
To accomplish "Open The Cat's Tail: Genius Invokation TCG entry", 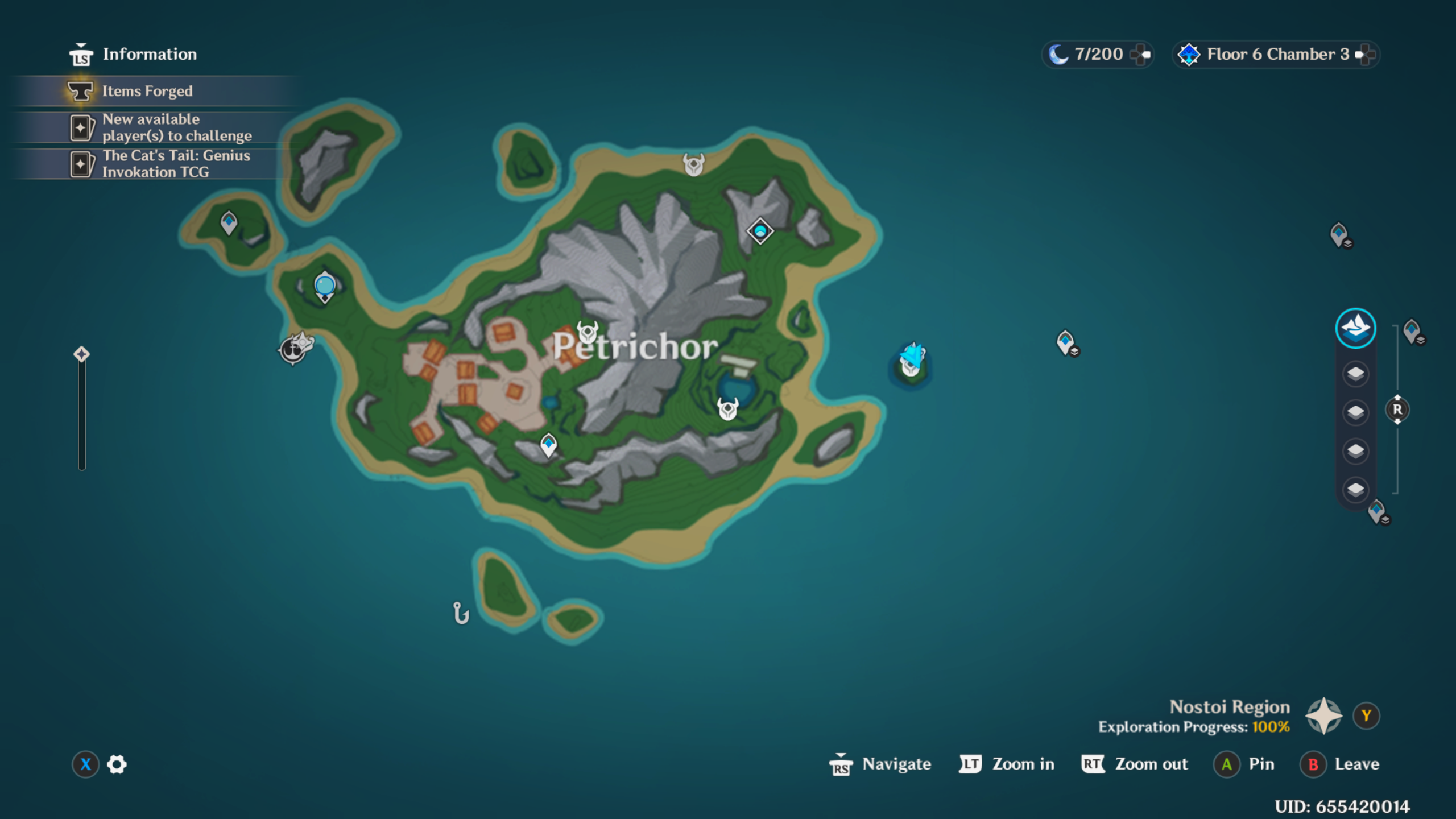I will pyautogui.click(x=175, y=164).
